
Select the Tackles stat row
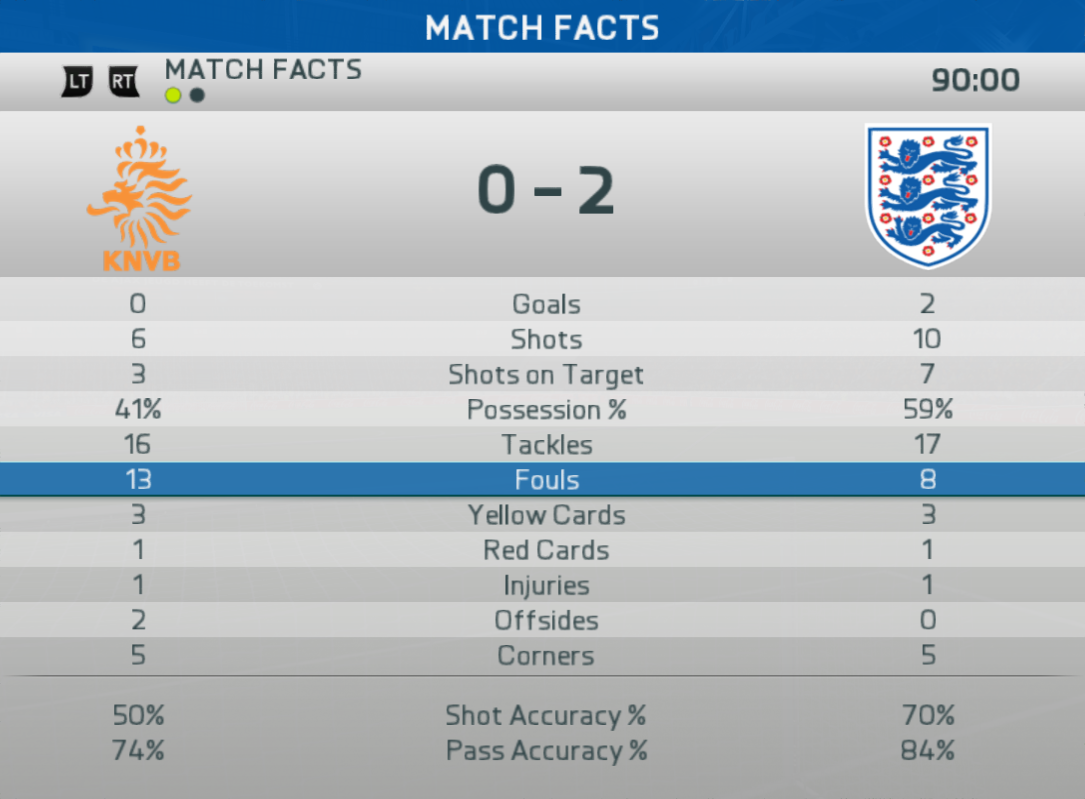coord(546,445)
